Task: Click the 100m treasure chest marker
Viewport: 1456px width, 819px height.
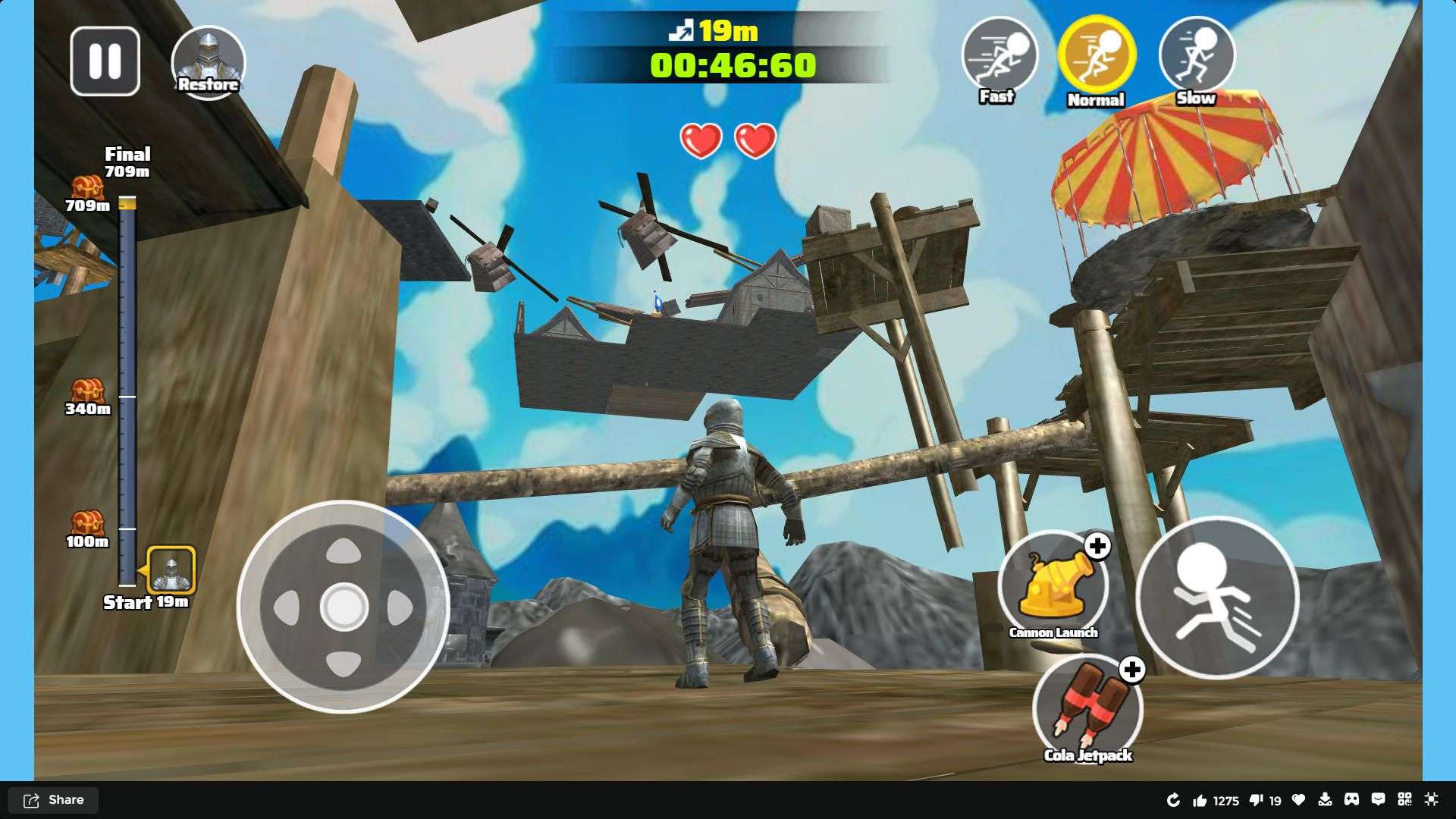Action: pos(87,523)
